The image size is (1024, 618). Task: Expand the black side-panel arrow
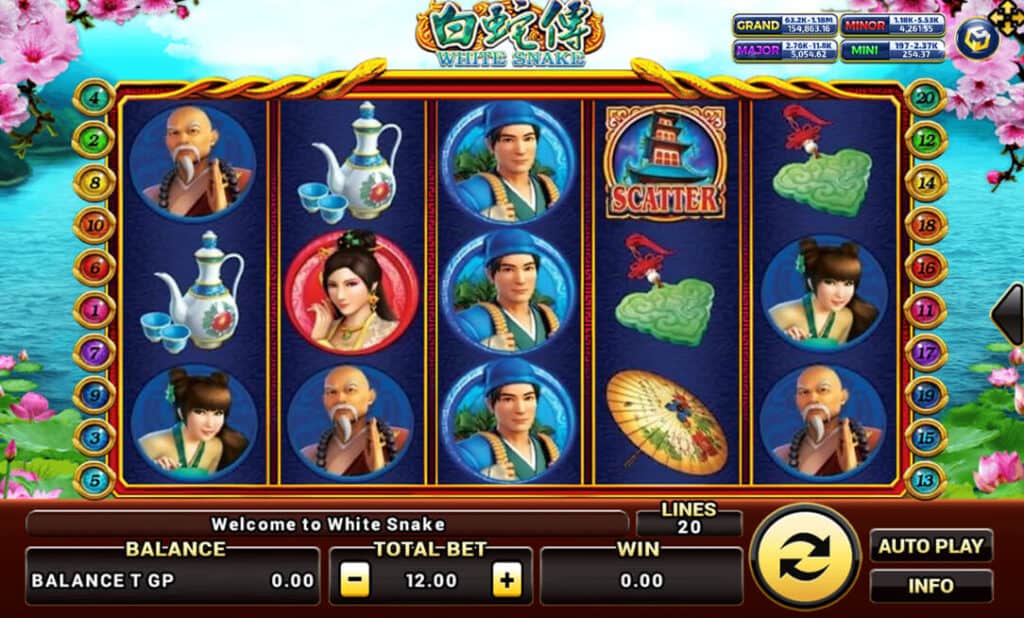pyautogui.click(x=1008, y=314)
